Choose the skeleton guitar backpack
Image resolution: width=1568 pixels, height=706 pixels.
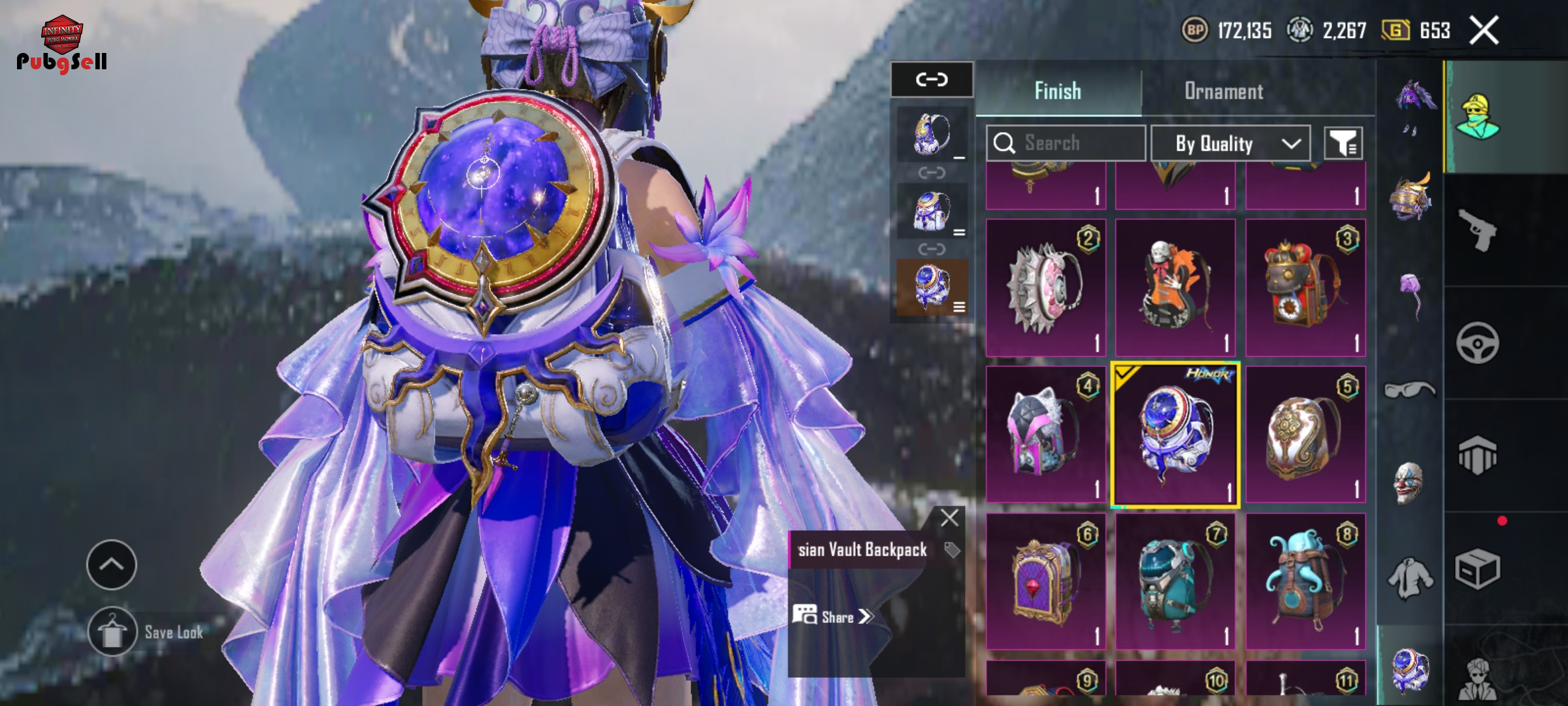tap(1175, 288)
